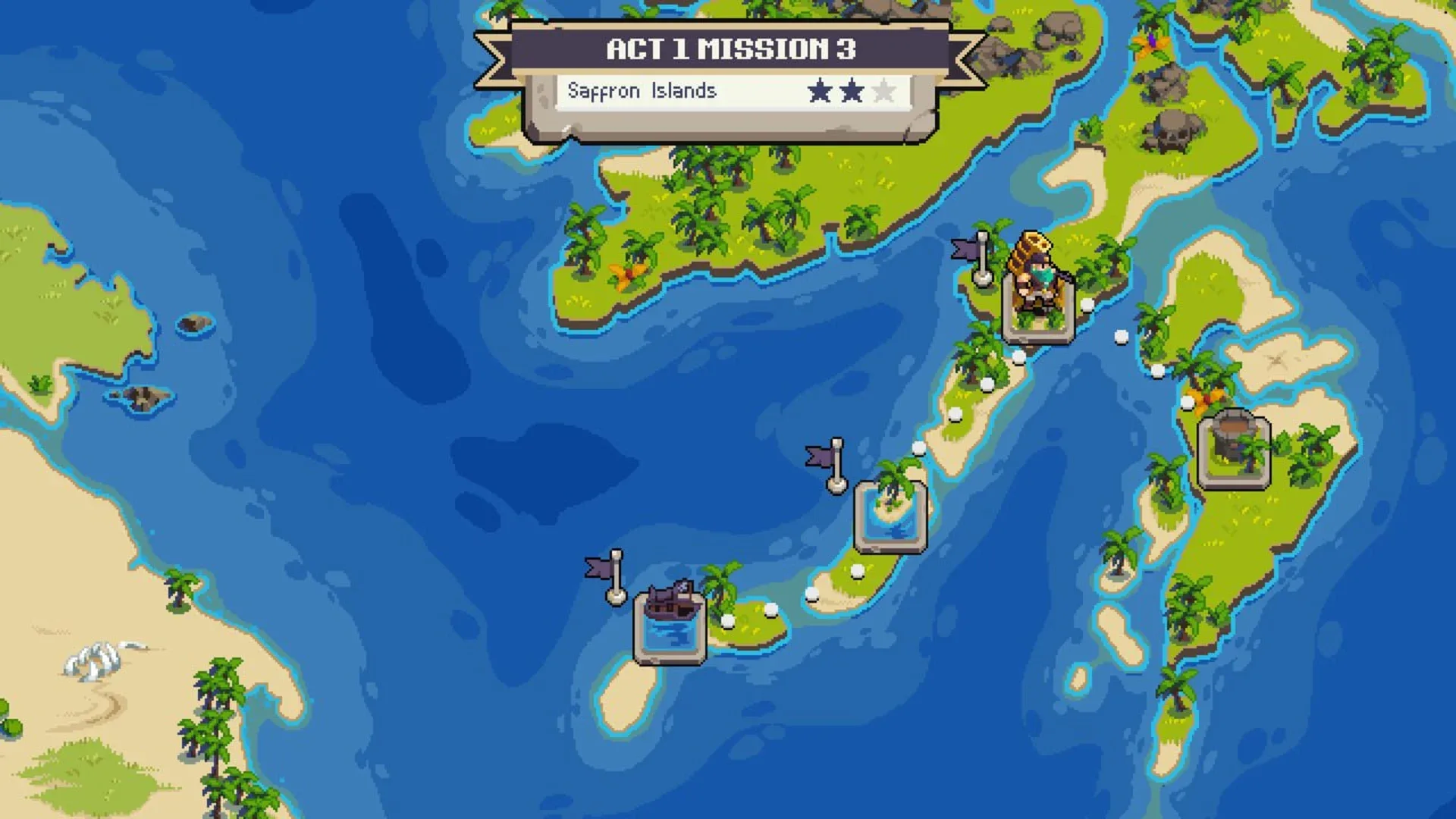Click the star rating progress row
Screen dimensions: 1456x819
[852, 91]
